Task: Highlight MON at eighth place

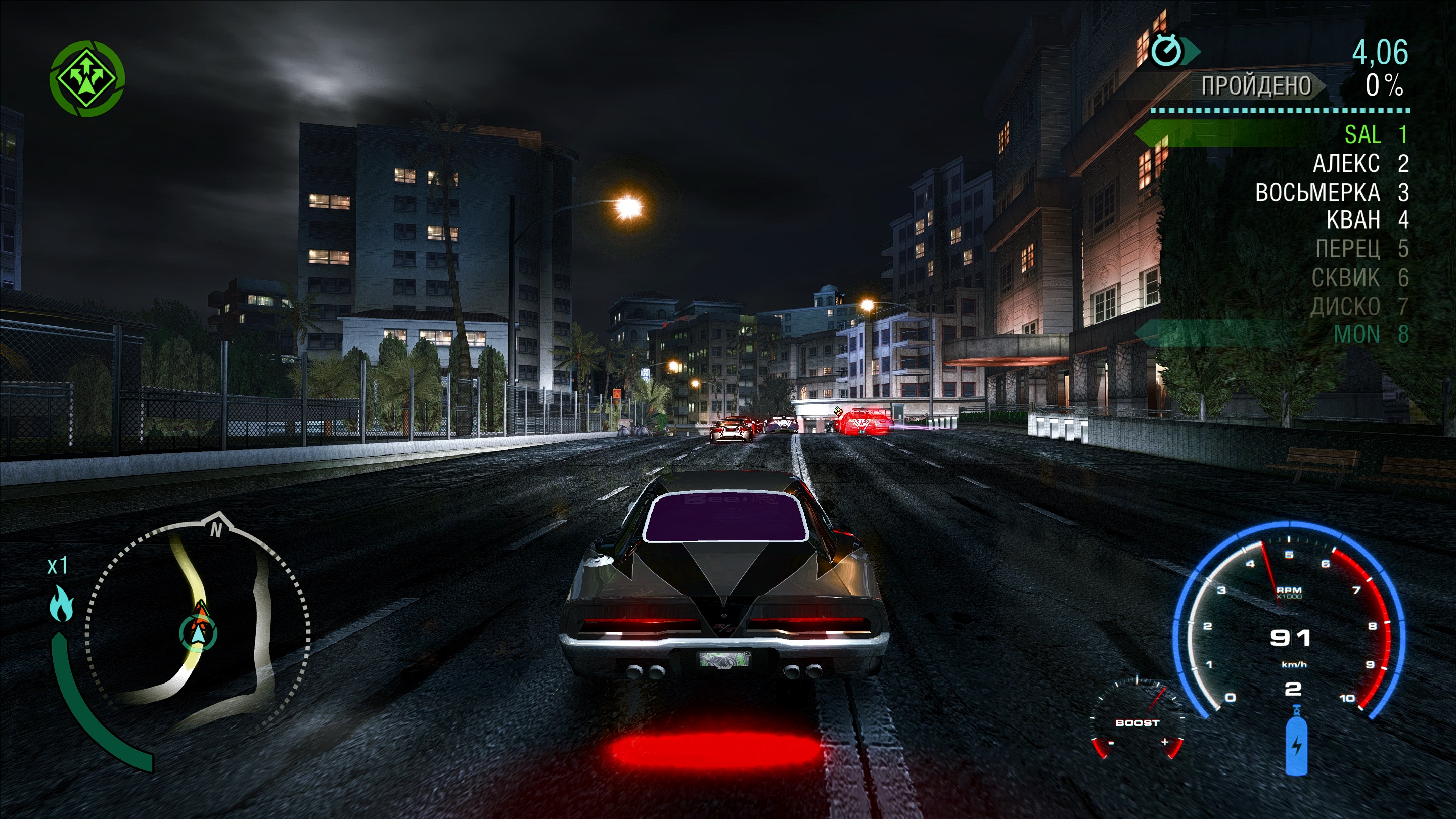Action: tap(1356, 334)
